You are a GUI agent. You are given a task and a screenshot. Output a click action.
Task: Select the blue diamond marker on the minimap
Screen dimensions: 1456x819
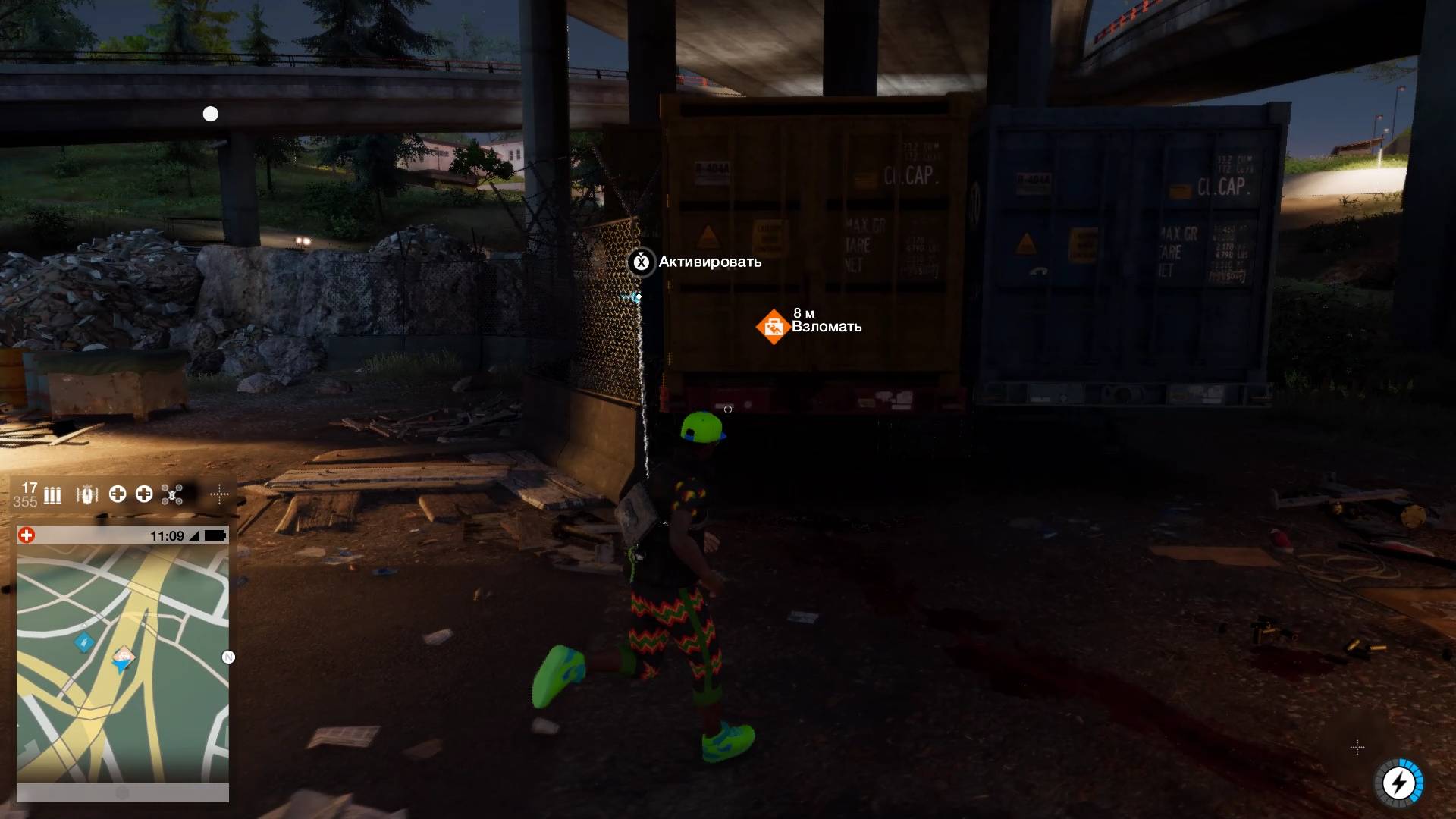click(x=83, y=642)
